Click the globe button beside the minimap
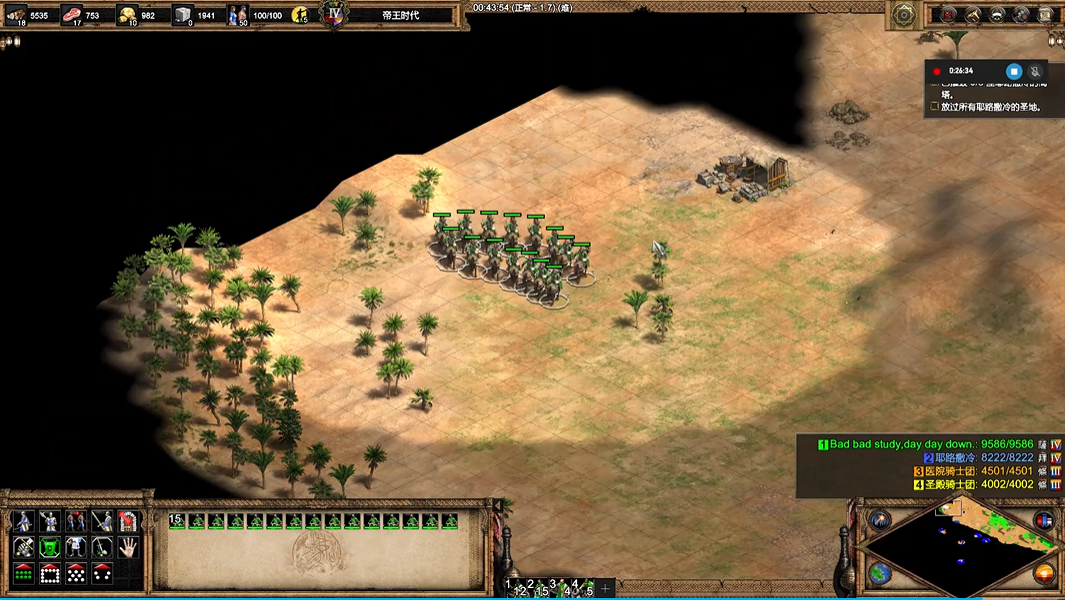This screenshot has height=600, width=1065. click(x=880, y=573)
